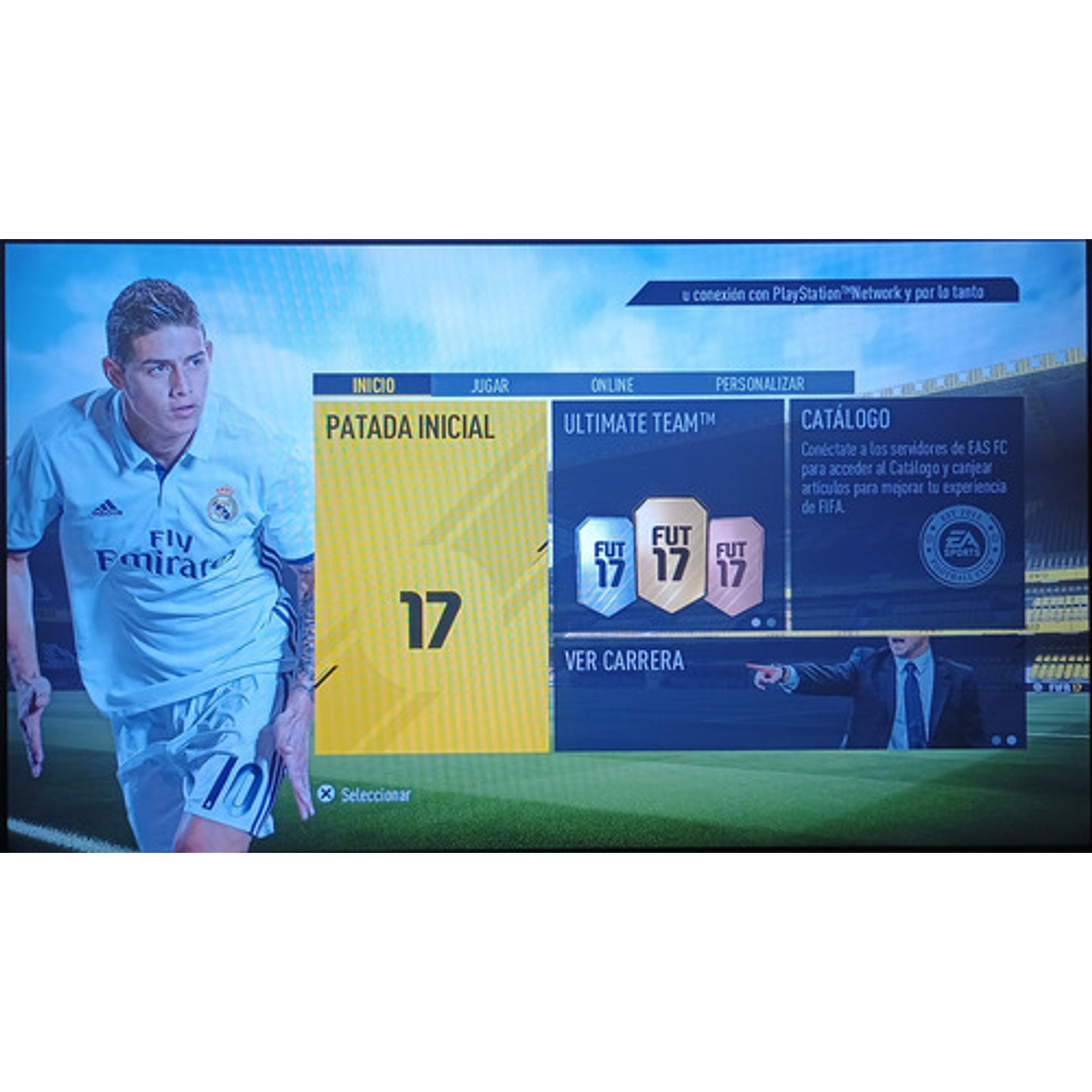Select the PERSONALIZAR tab
This screenshot has height=1092, width=1092.
[760, 383]
